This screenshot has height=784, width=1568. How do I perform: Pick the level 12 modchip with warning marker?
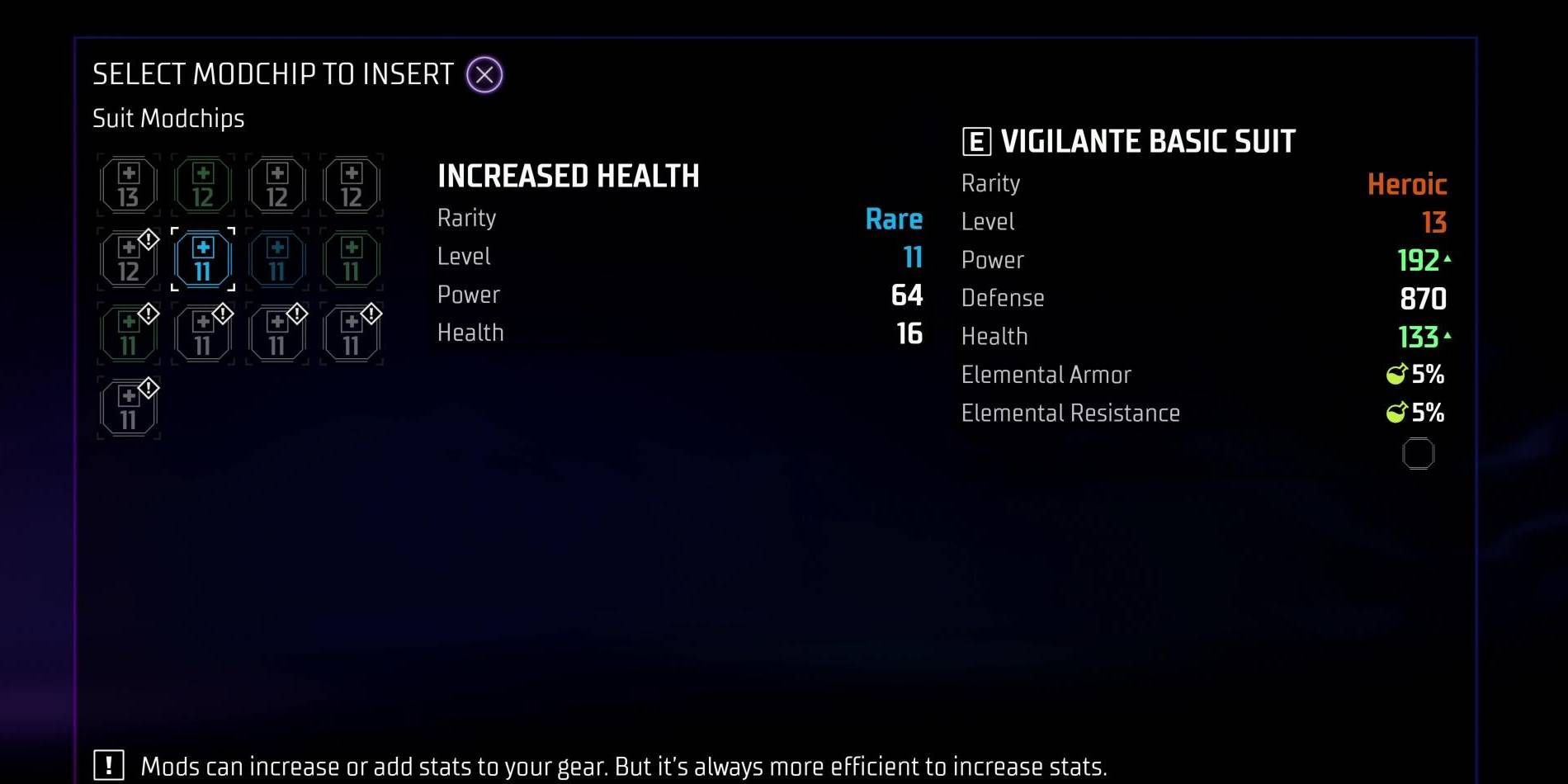coord(128,259)
